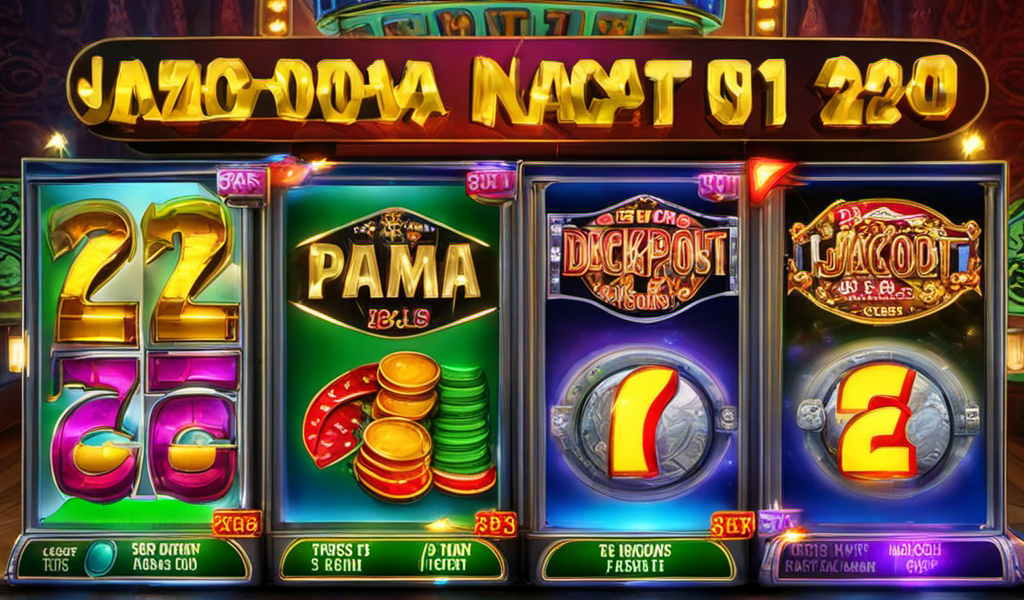Hit the green button beneath the number 1 panel
The width and height of the screenshot is (1024, 600).
(637, 560)
